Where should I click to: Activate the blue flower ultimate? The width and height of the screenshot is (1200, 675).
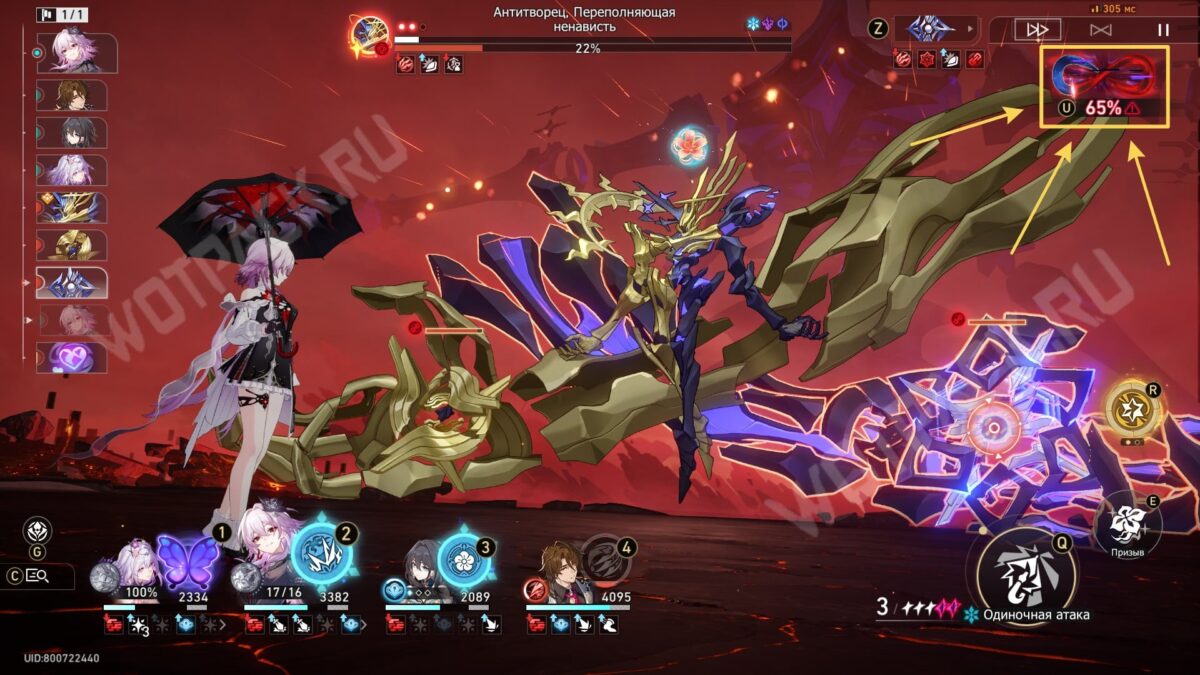465,559
